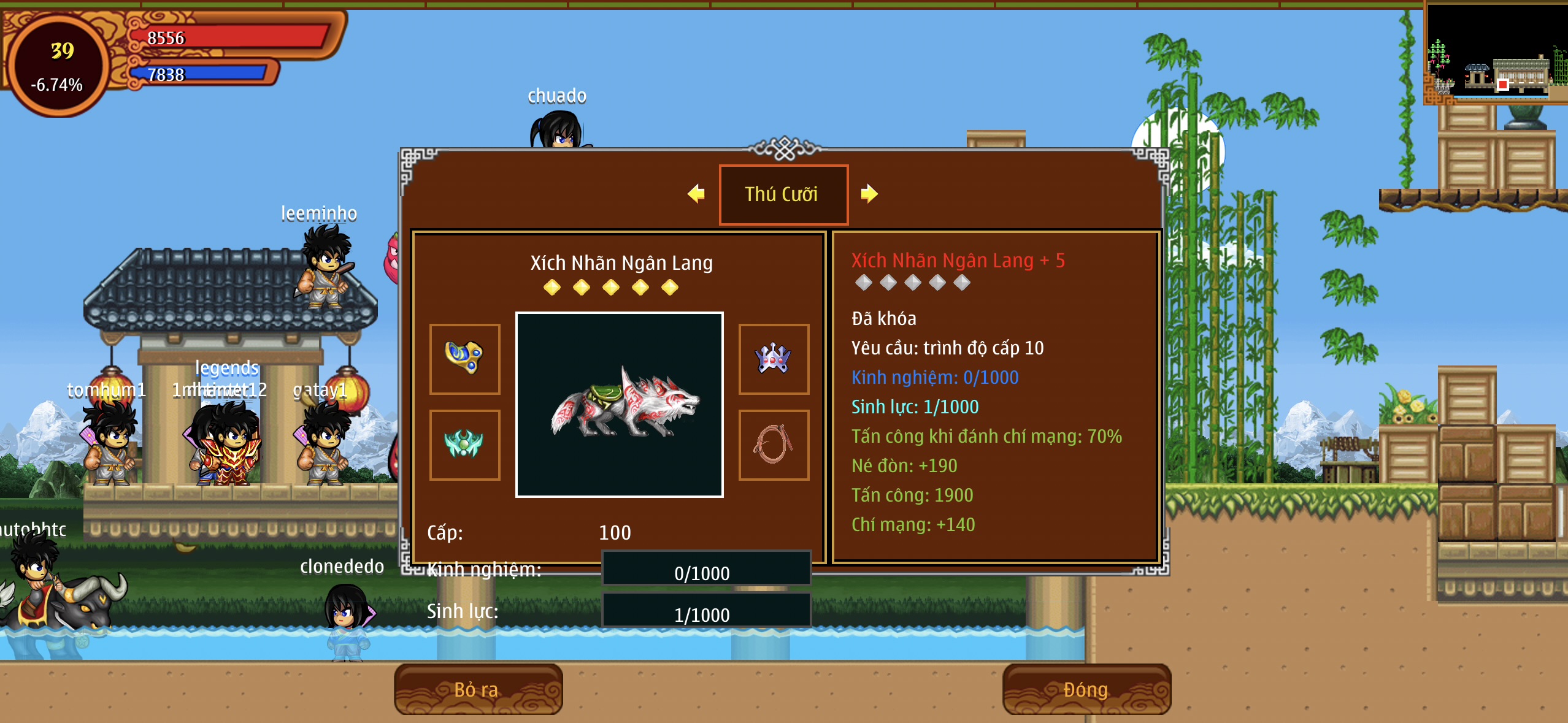This screenshot has width=1568, height=723.
Task: Select the blue-gold saddle equipment slot
Action: [x=464, y=359]
